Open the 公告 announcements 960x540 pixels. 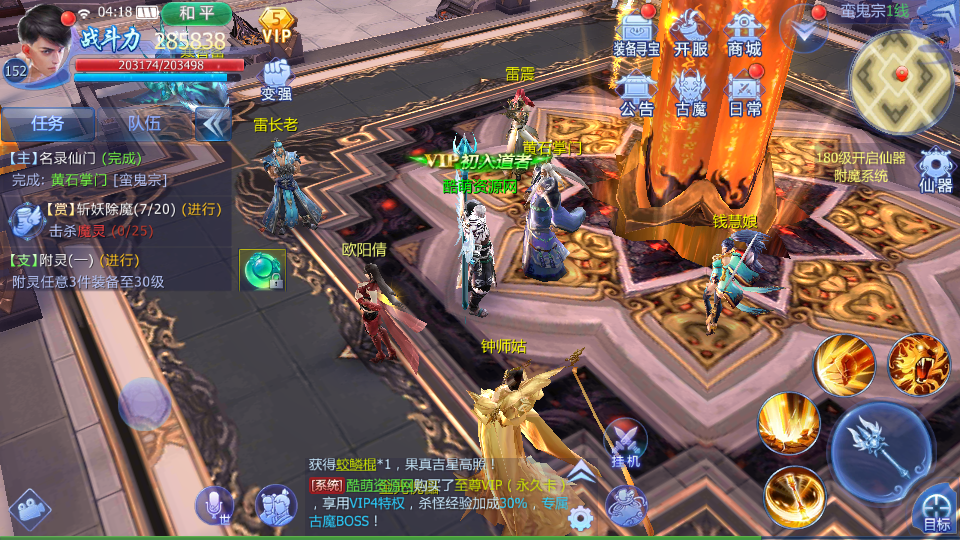pyautogui.click(x=637, y=92)
